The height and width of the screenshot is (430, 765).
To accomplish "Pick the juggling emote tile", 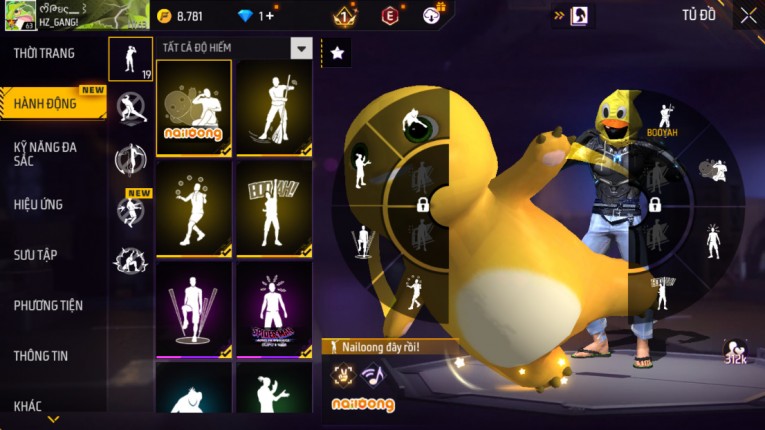I will click(x=193, y=206).
